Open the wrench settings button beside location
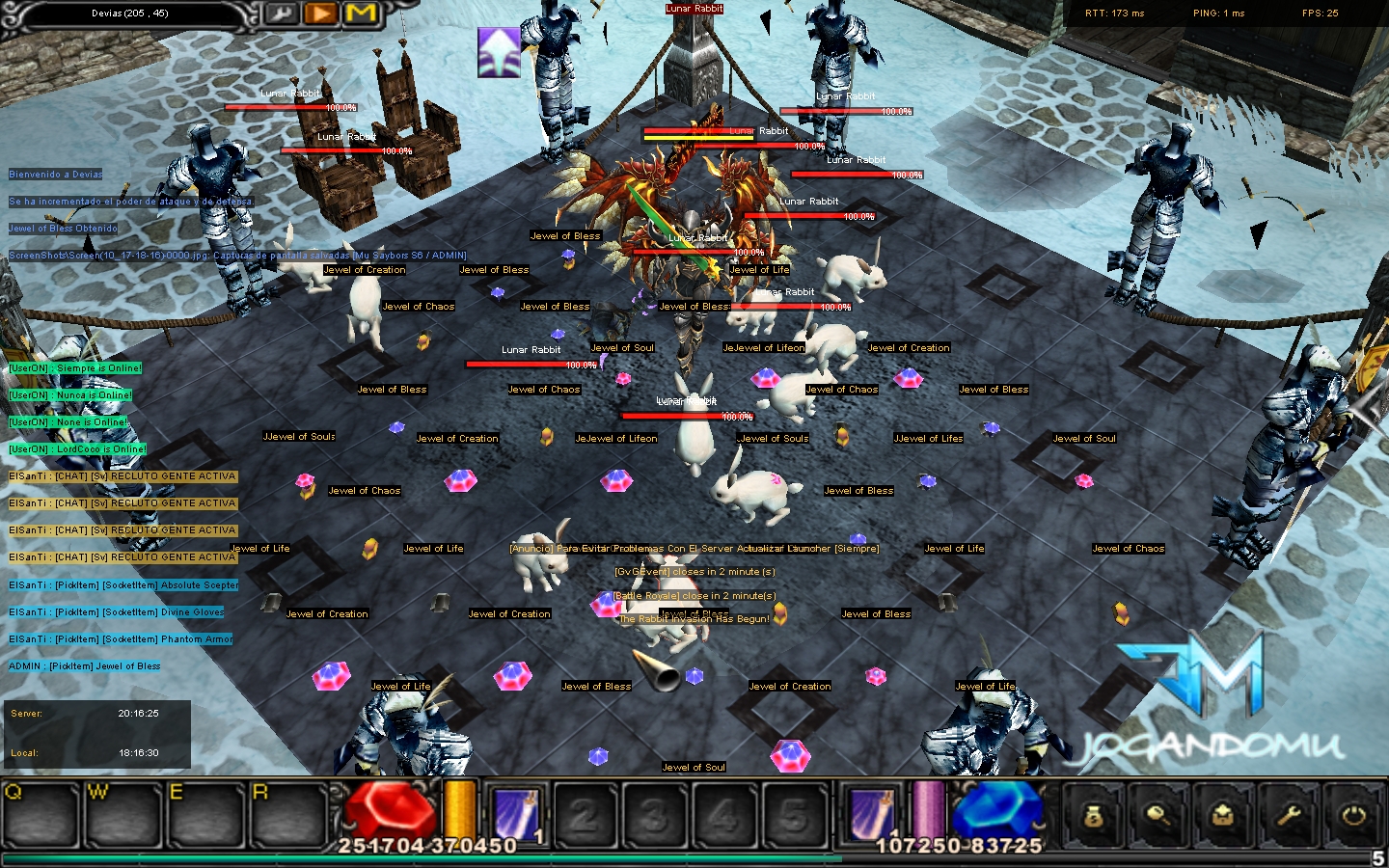1389x868 pixels. click(283, 14)
